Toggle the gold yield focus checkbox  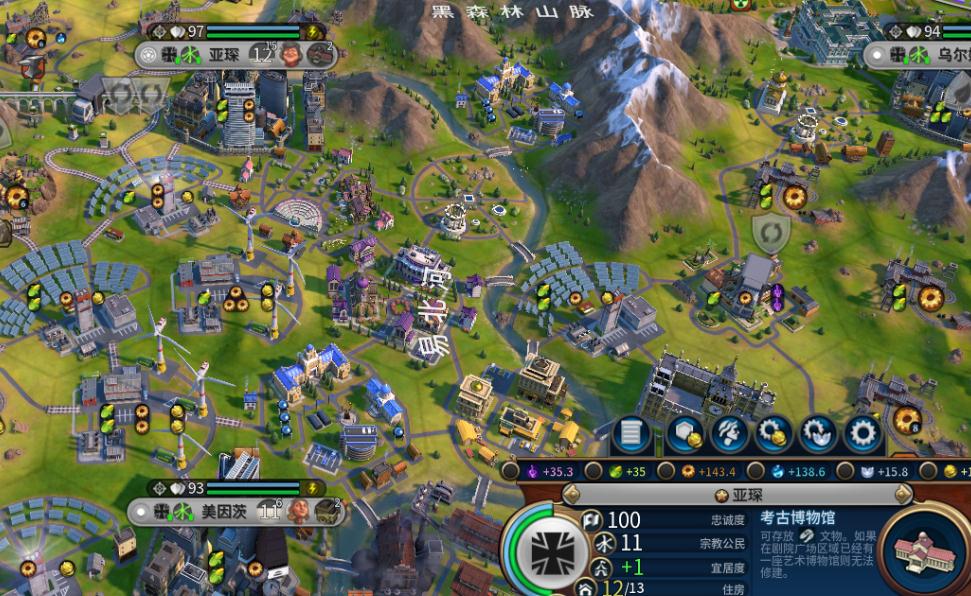click(929, 471)
